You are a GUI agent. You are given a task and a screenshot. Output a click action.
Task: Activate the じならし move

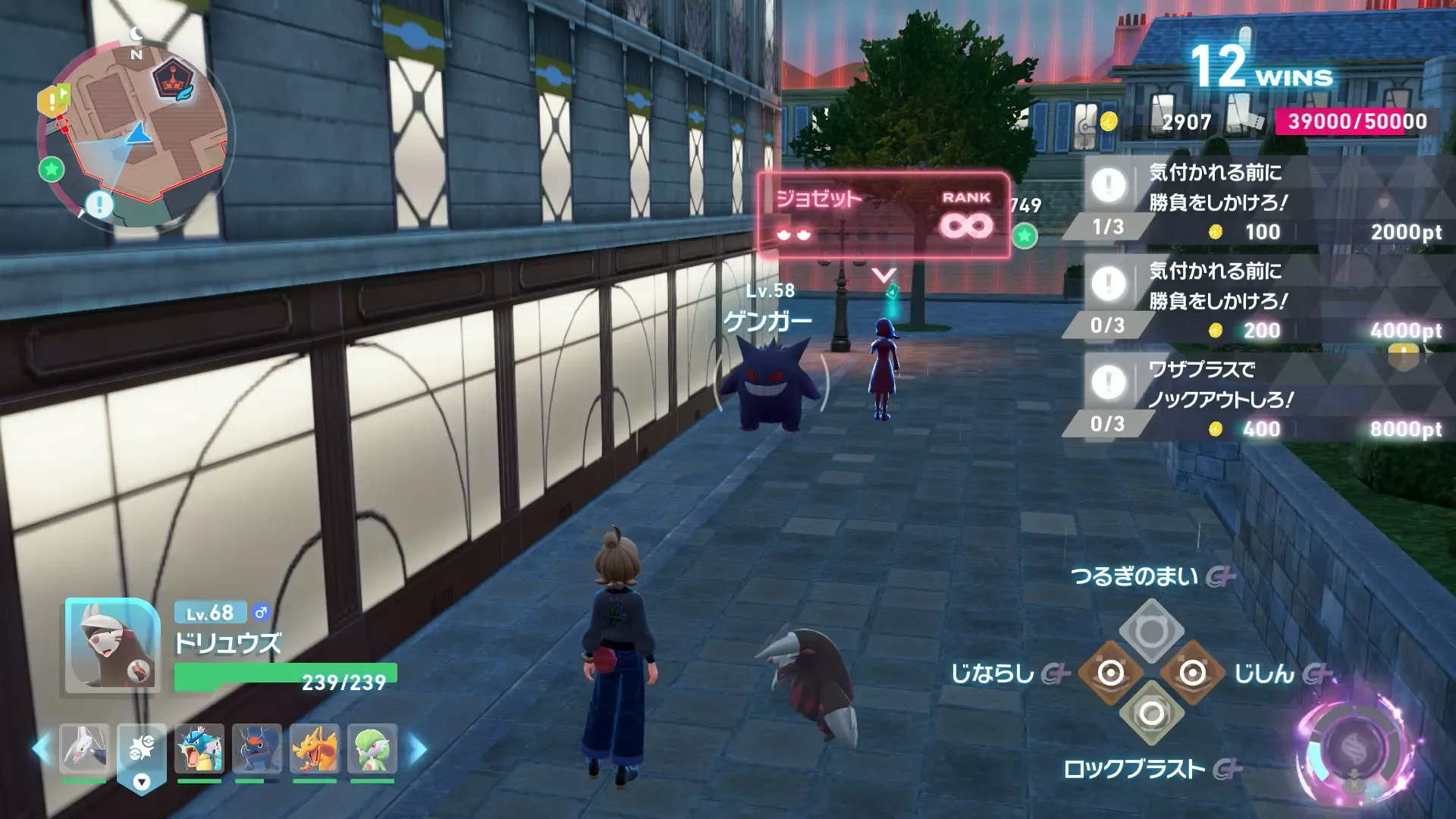[1111, 673]
